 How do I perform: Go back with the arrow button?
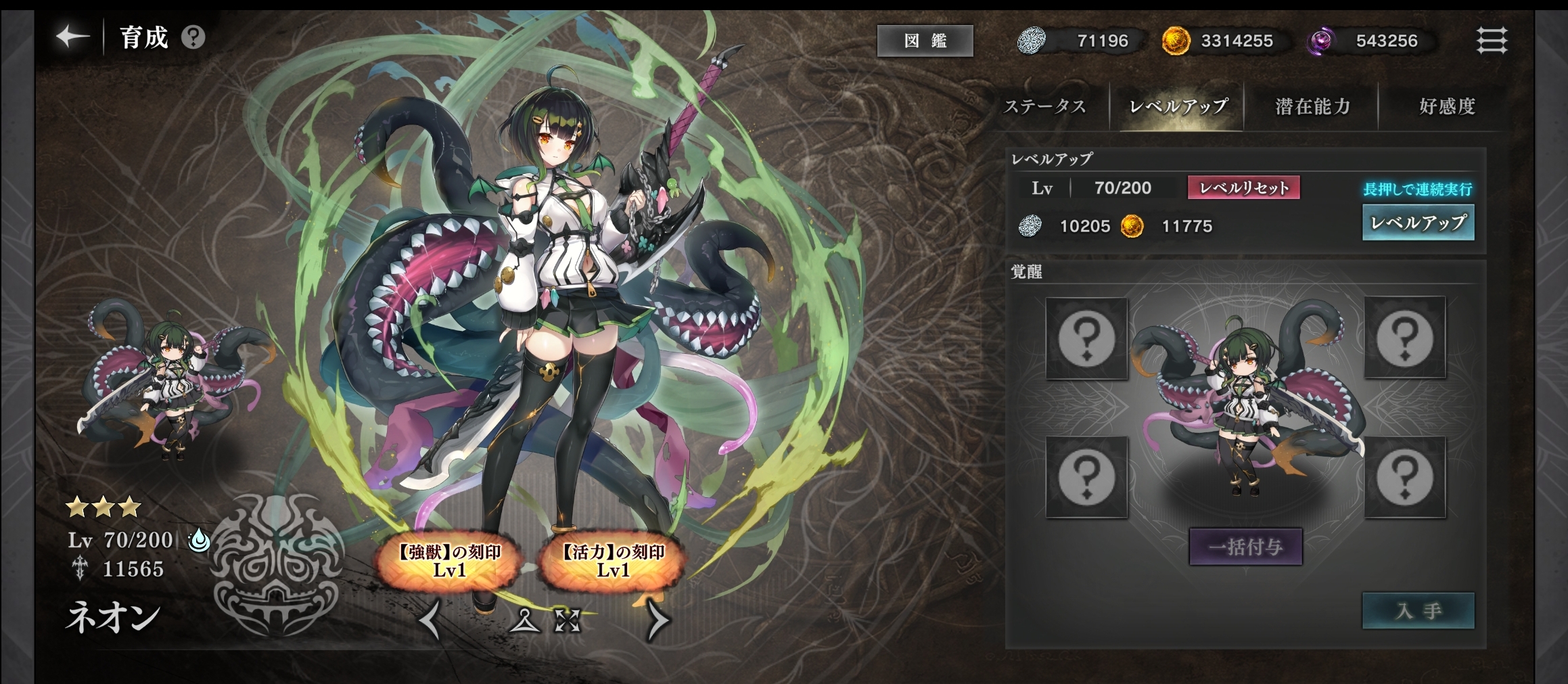click(x=72, y=37)
